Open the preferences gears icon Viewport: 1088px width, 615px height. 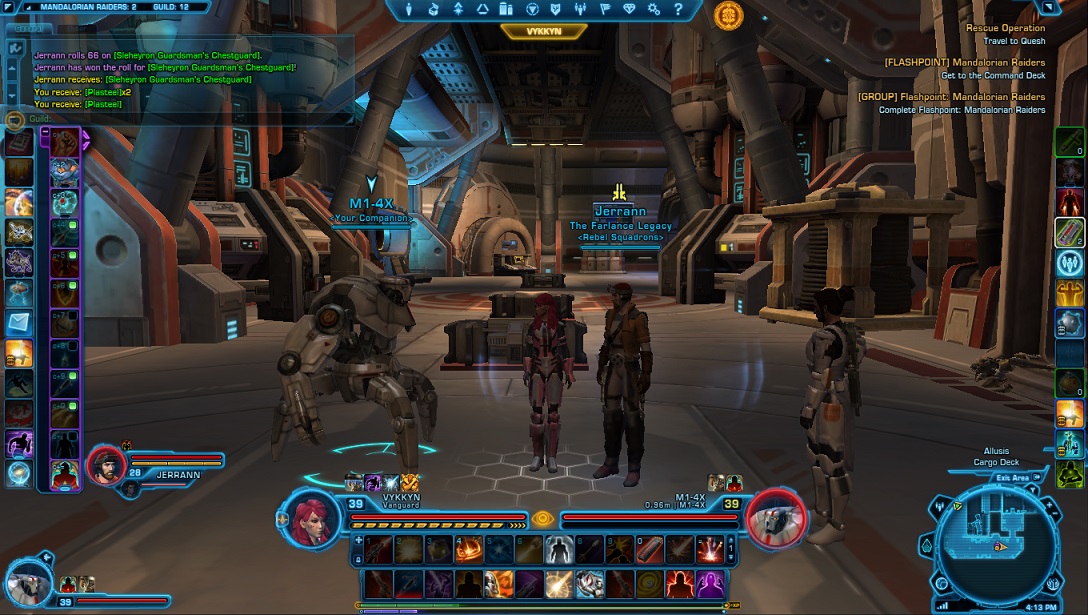[x=654, y=10]
